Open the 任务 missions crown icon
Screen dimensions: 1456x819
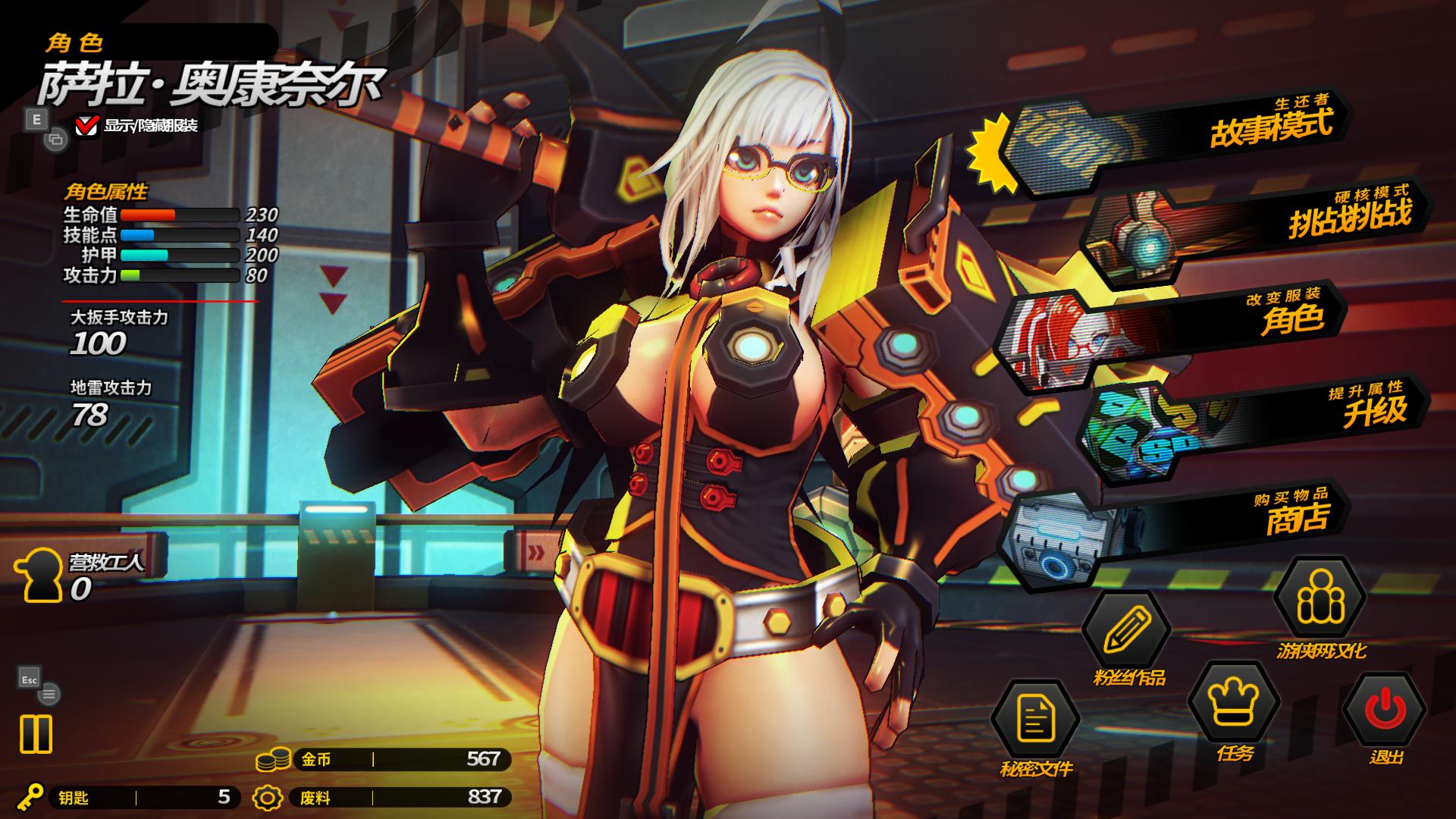tap(1233, 703)
